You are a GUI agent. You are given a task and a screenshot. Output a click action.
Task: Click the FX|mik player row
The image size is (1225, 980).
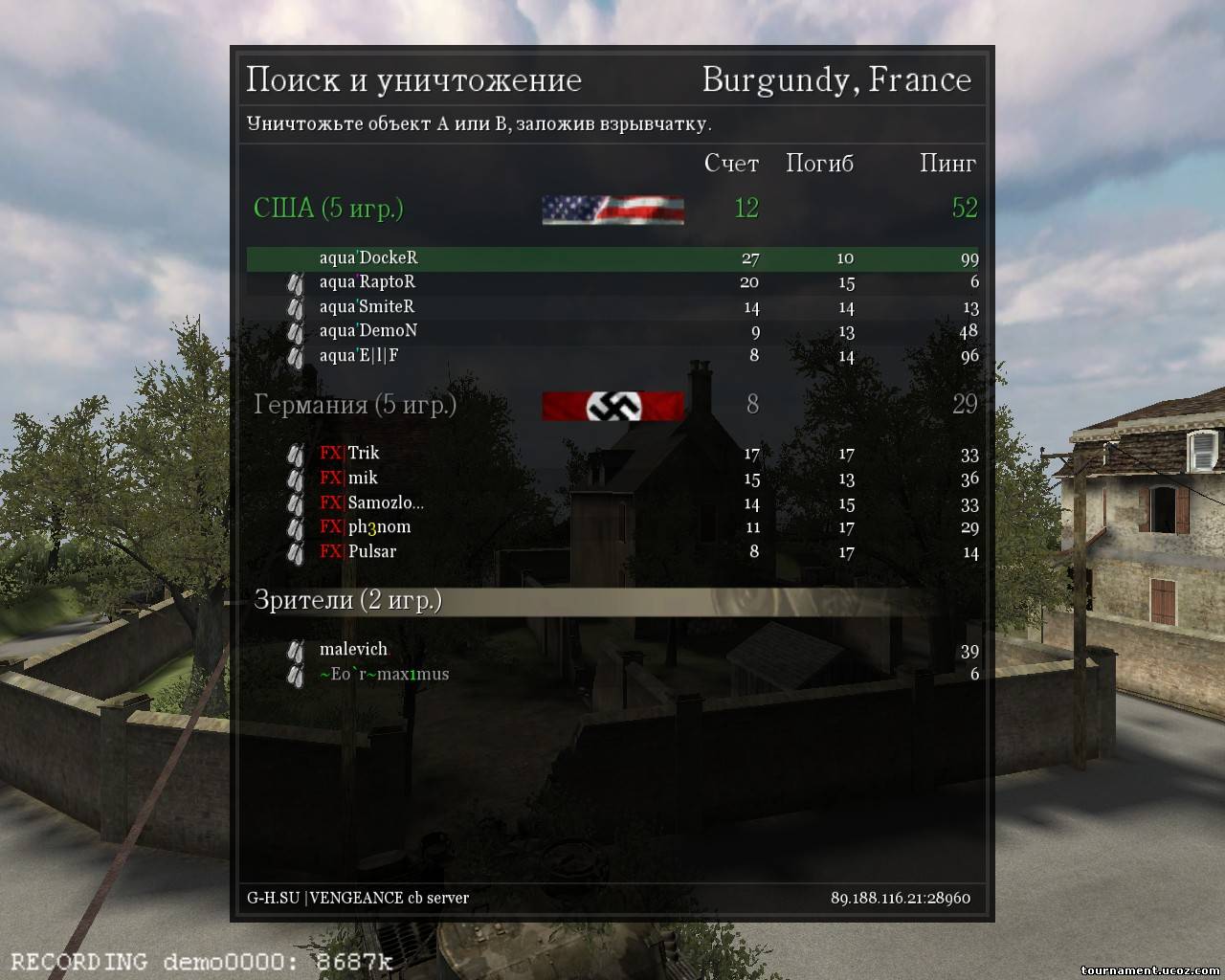tap(349, 479)
